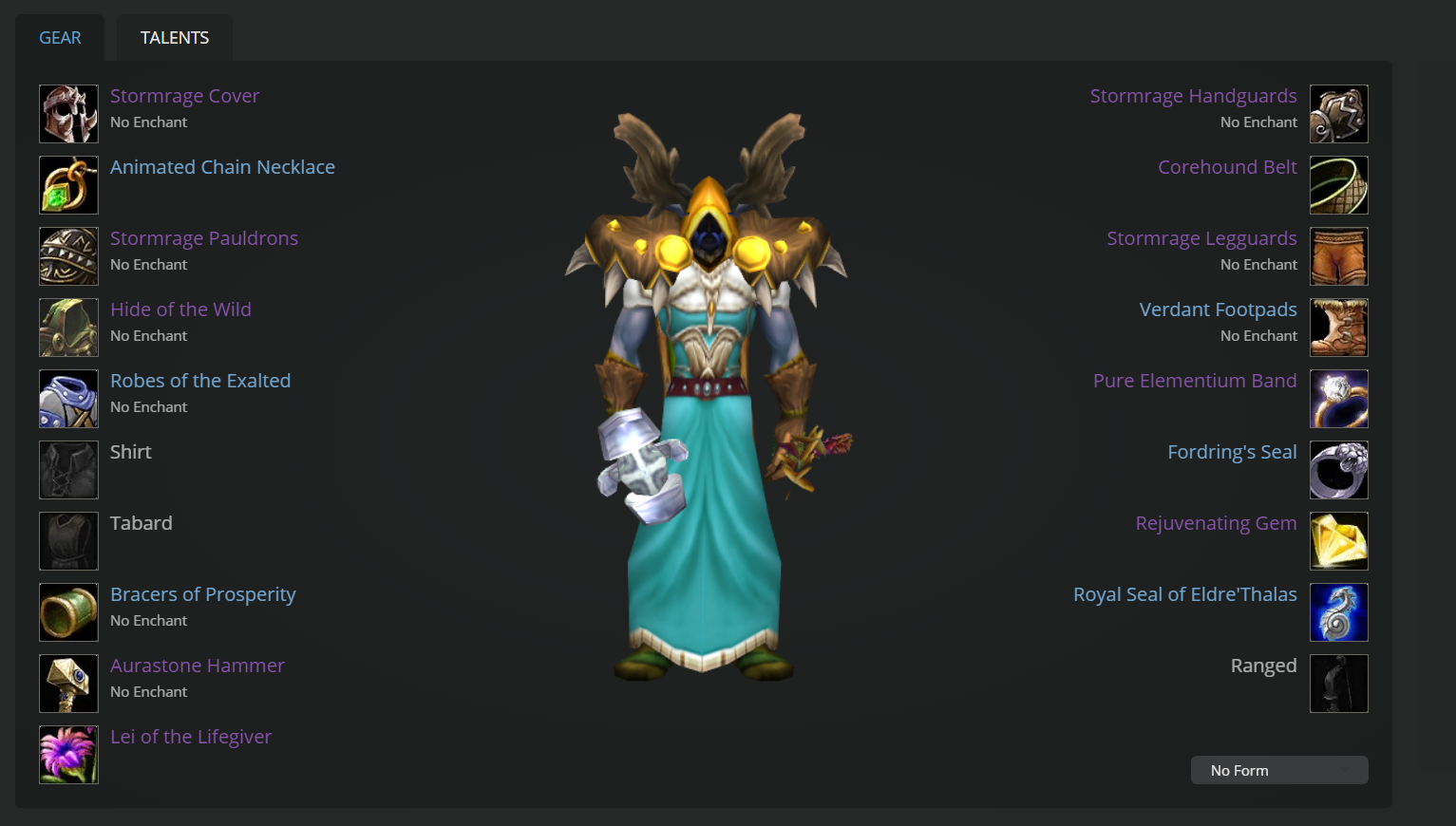Select the GEAR tab
Viewport: 1456px width, 826px height.
[60, 37]
